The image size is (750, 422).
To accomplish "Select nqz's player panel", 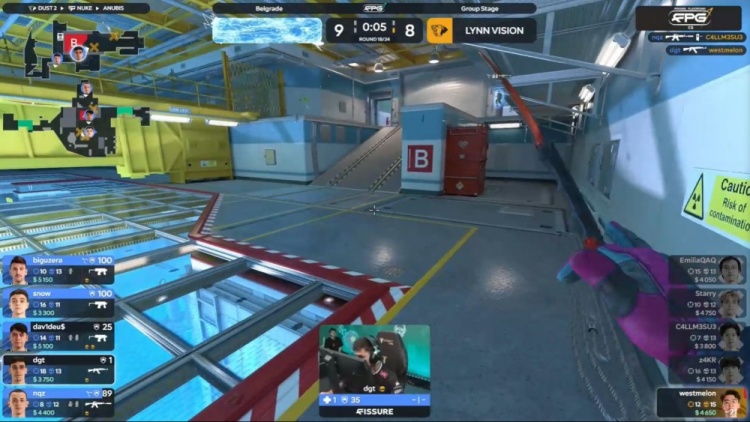I will tap(58, 402).
